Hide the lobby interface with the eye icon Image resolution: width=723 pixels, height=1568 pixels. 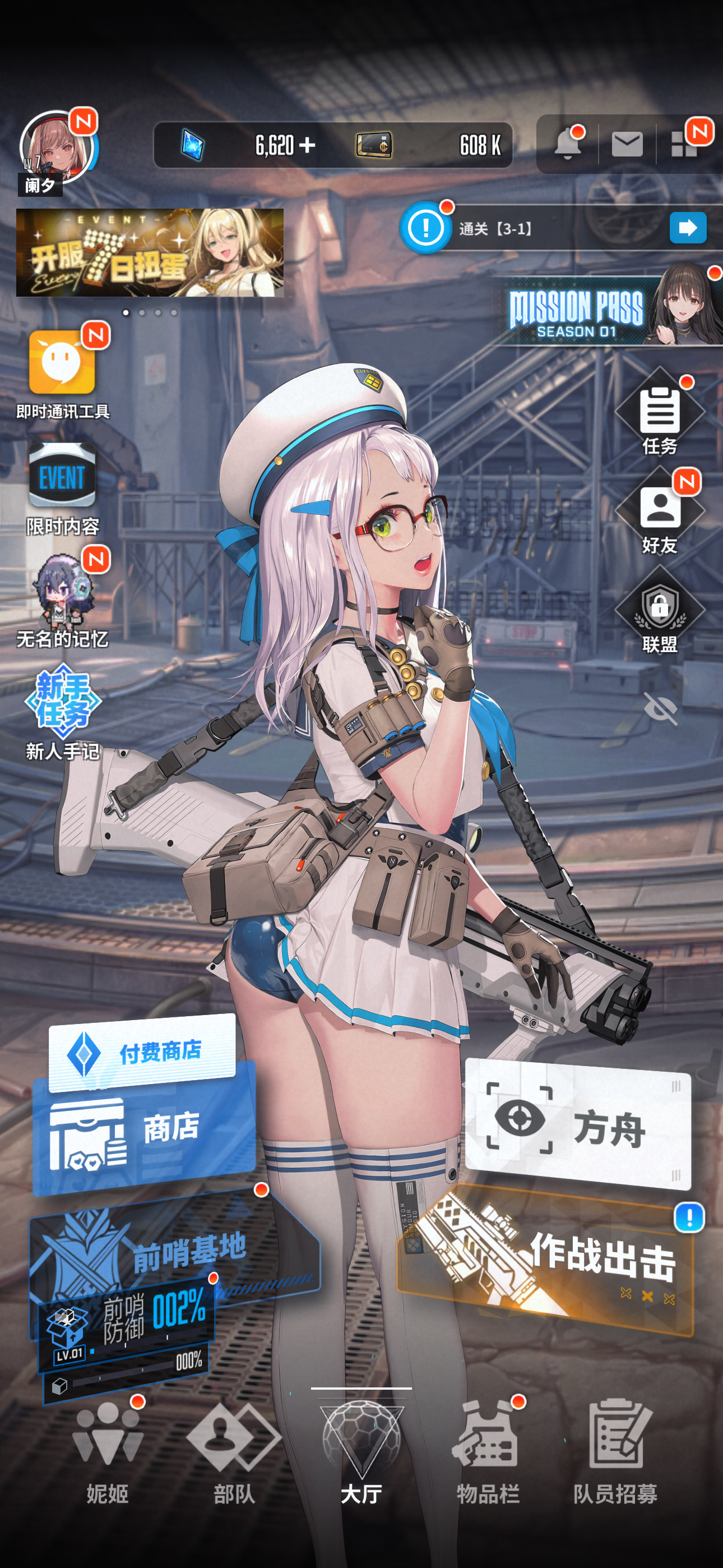[661, 708]
